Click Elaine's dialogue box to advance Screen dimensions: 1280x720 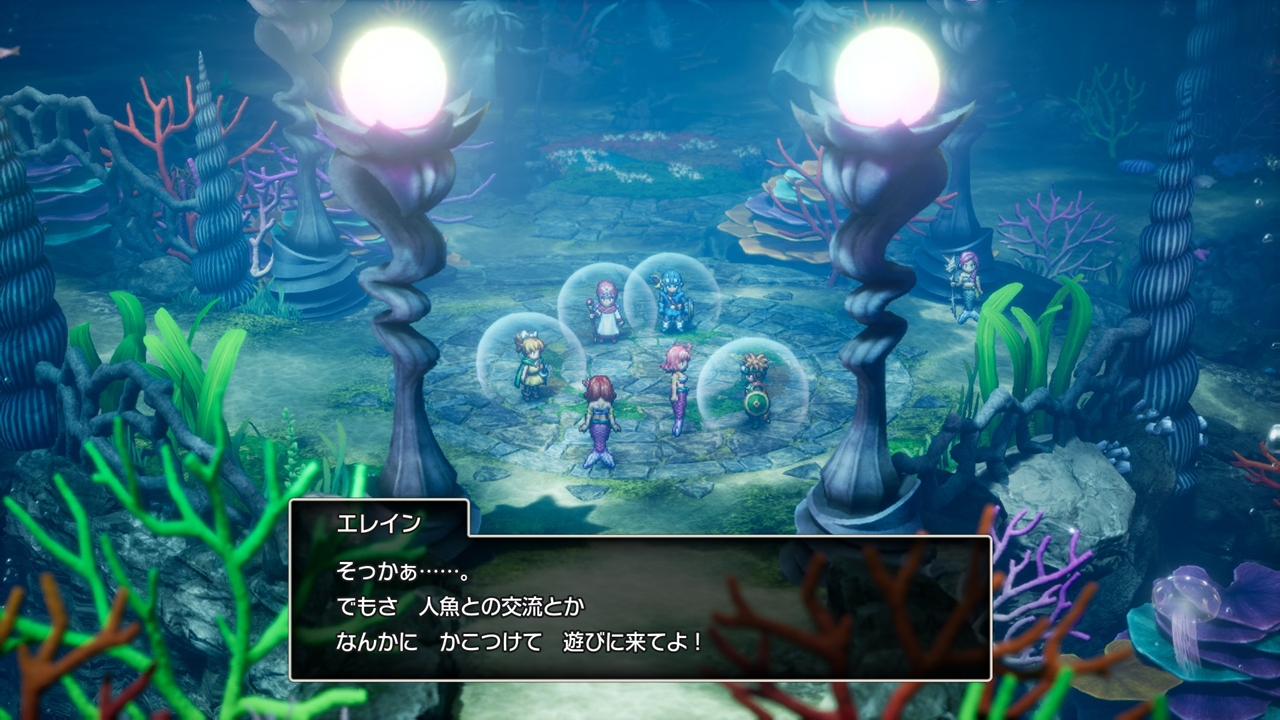[x=640, y=608]
